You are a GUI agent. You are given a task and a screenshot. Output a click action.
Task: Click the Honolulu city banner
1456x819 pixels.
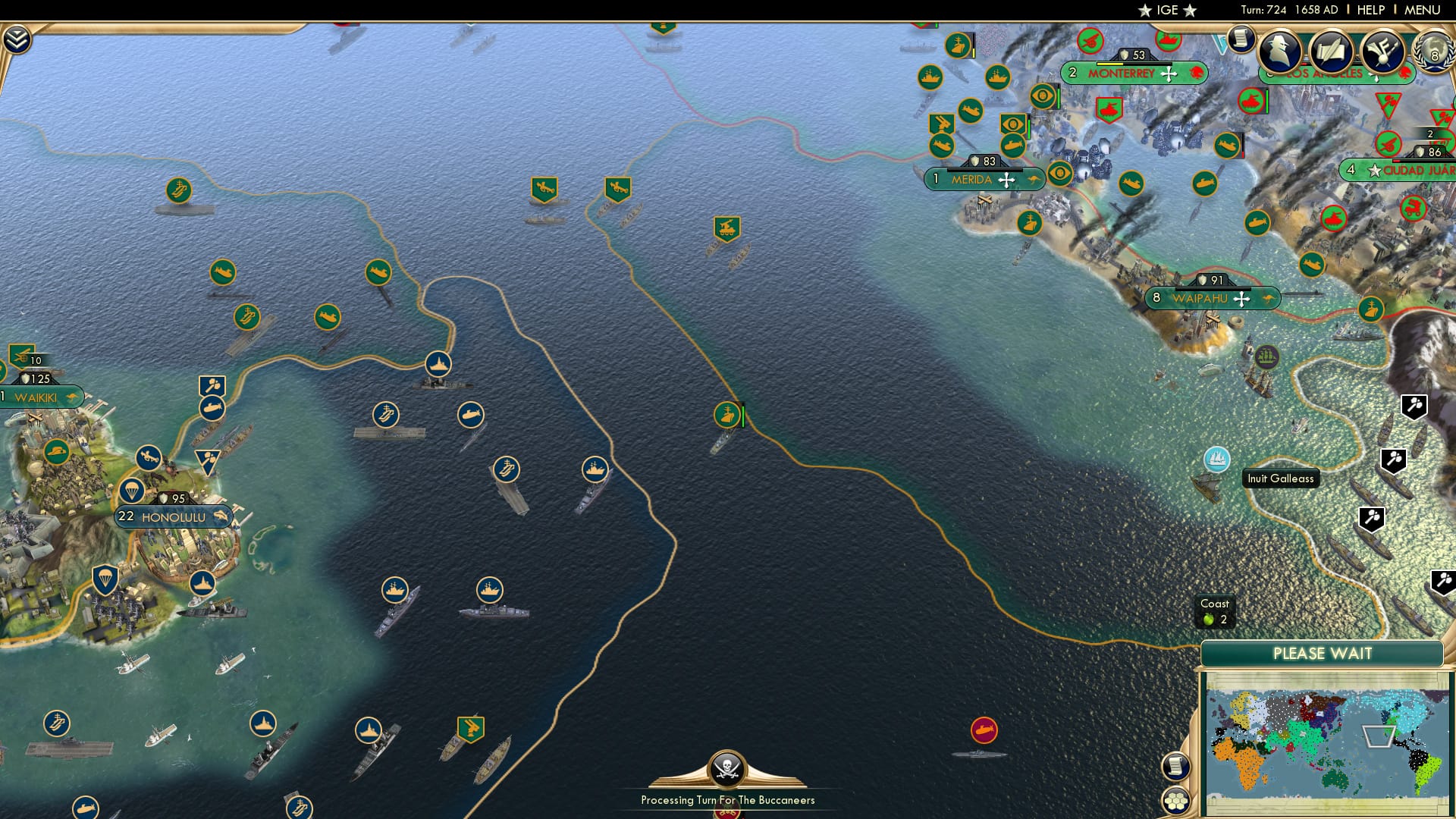click(x=173, y=516)
